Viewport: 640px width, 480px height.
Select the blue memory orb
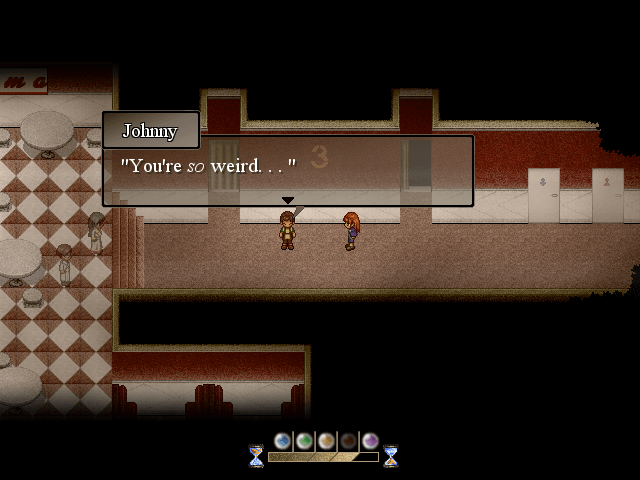(283, 441)
